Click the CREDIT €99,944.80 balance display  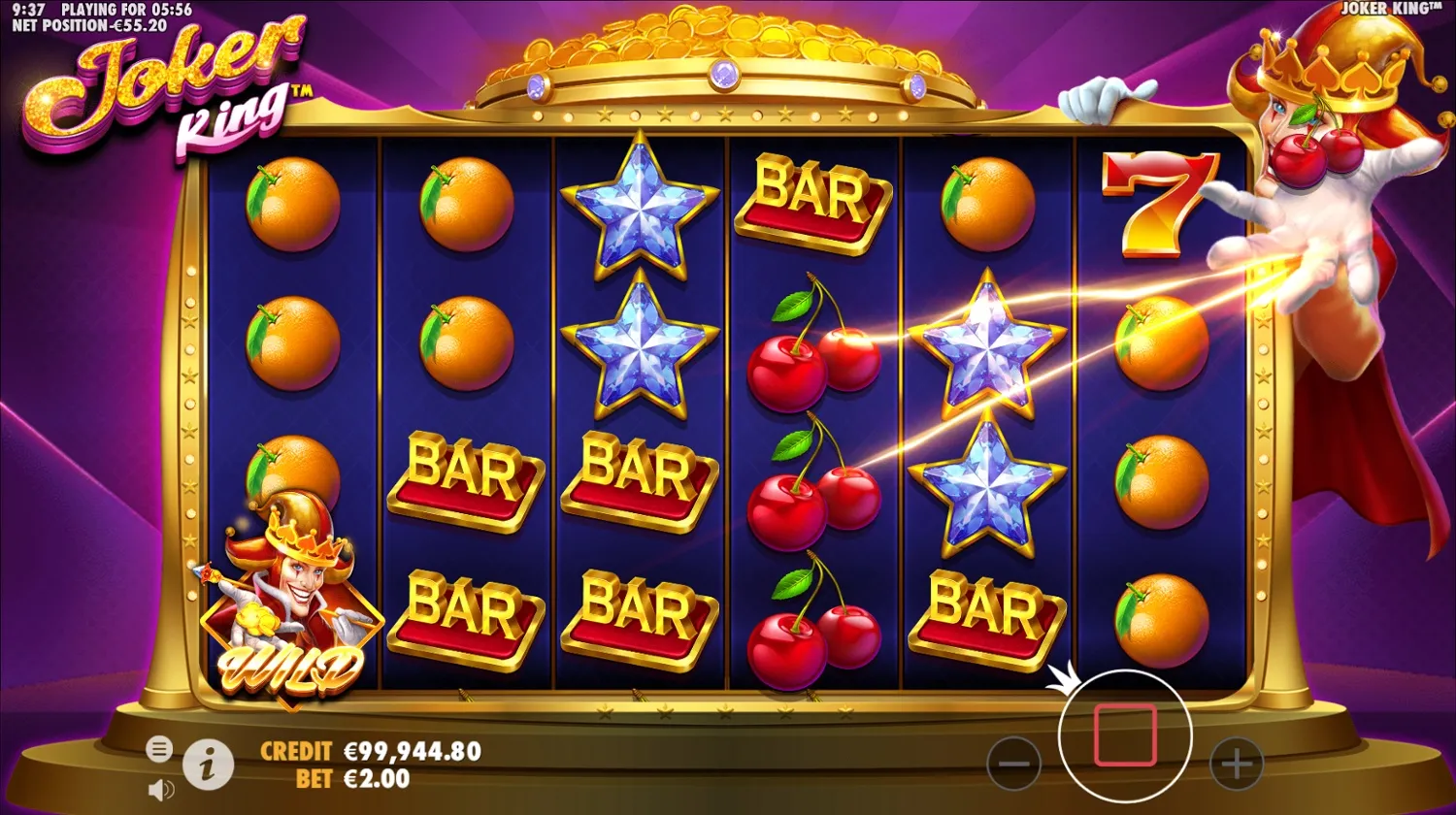tap(369, 750)
